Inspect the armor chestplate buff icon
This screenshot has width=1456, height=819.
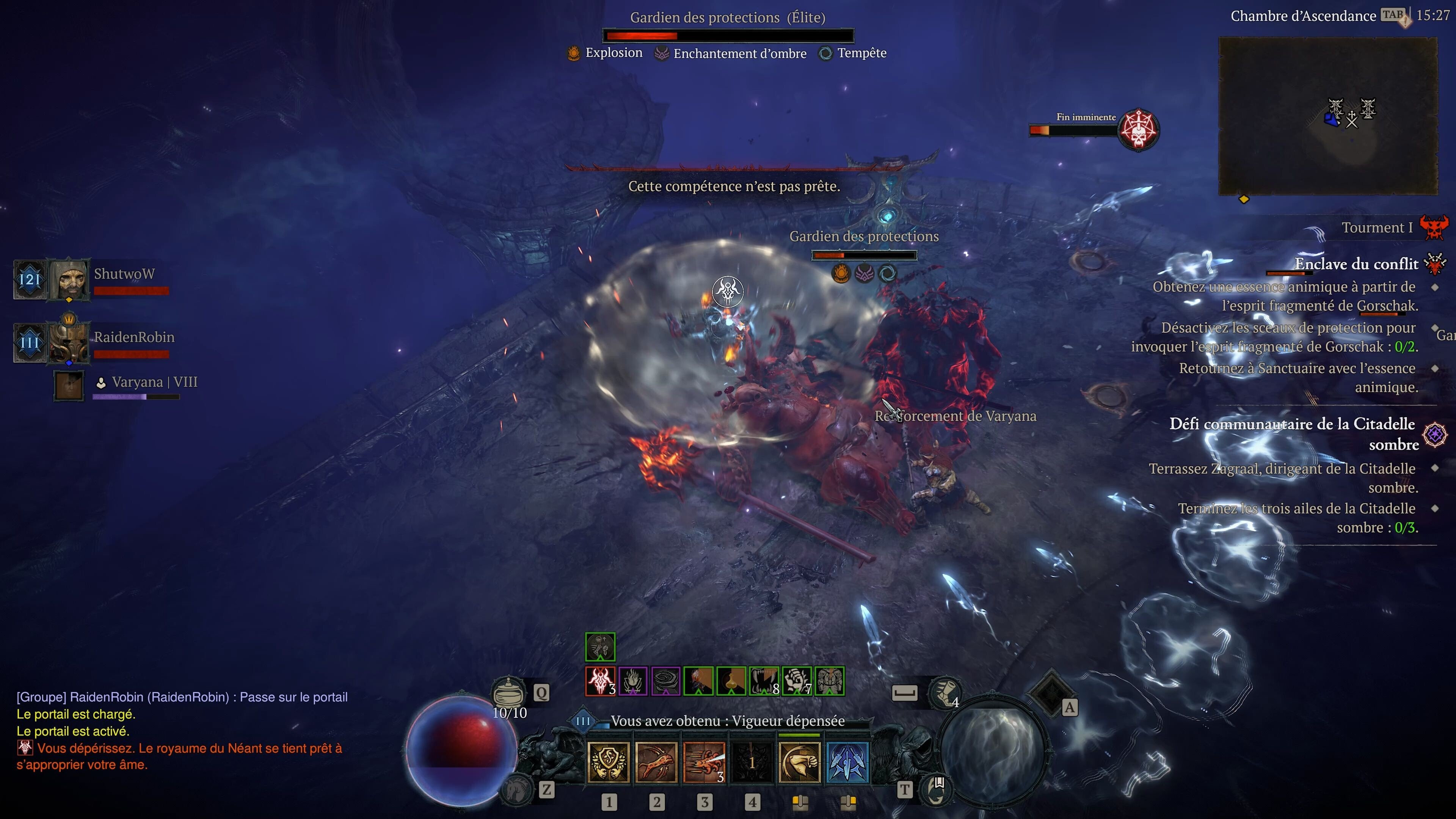[830, 681]
